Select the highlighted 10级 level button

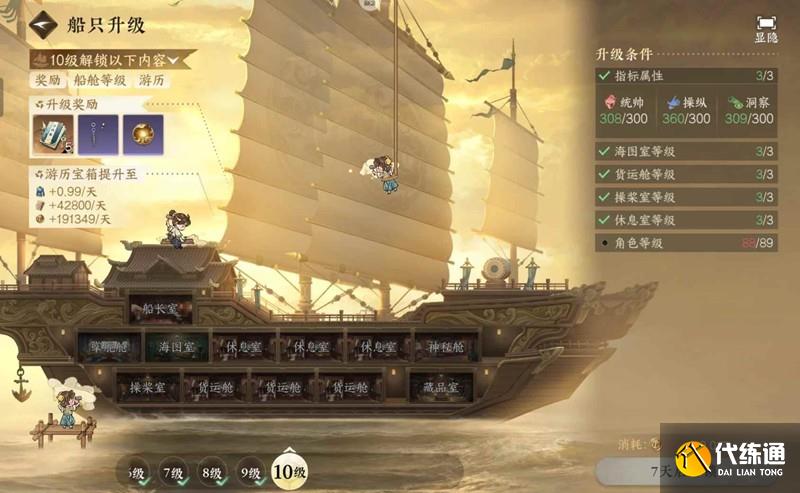(x=289, y=470)
